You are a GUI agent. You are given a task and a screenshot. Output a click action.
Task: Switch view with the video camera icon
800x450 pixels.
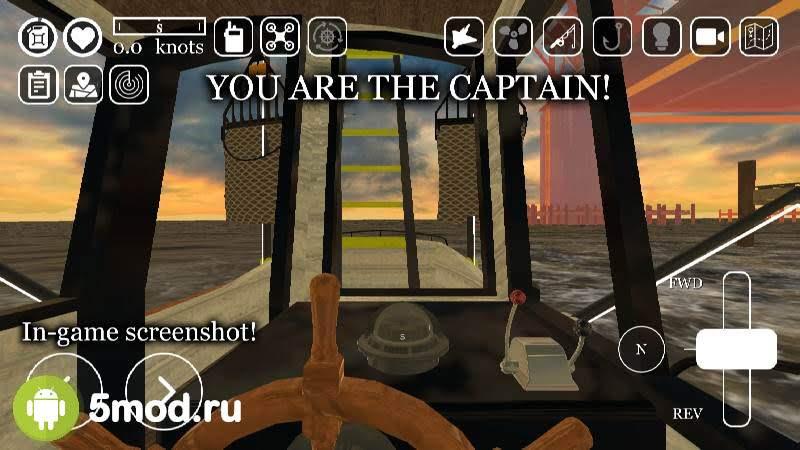(710, 37)
